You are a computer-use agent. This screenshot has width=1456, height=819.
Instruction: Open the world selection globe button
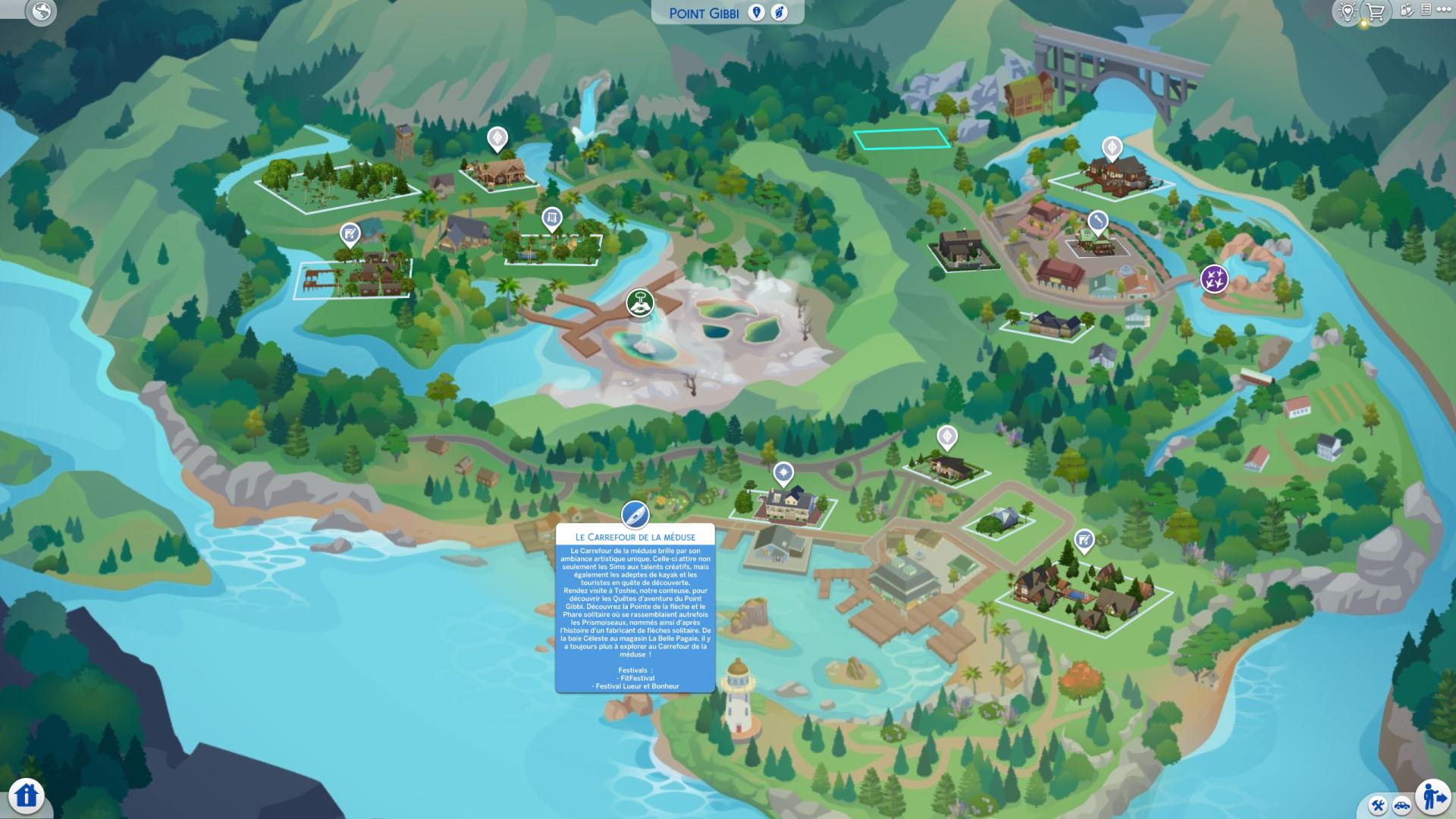click(x=41, y=11)
